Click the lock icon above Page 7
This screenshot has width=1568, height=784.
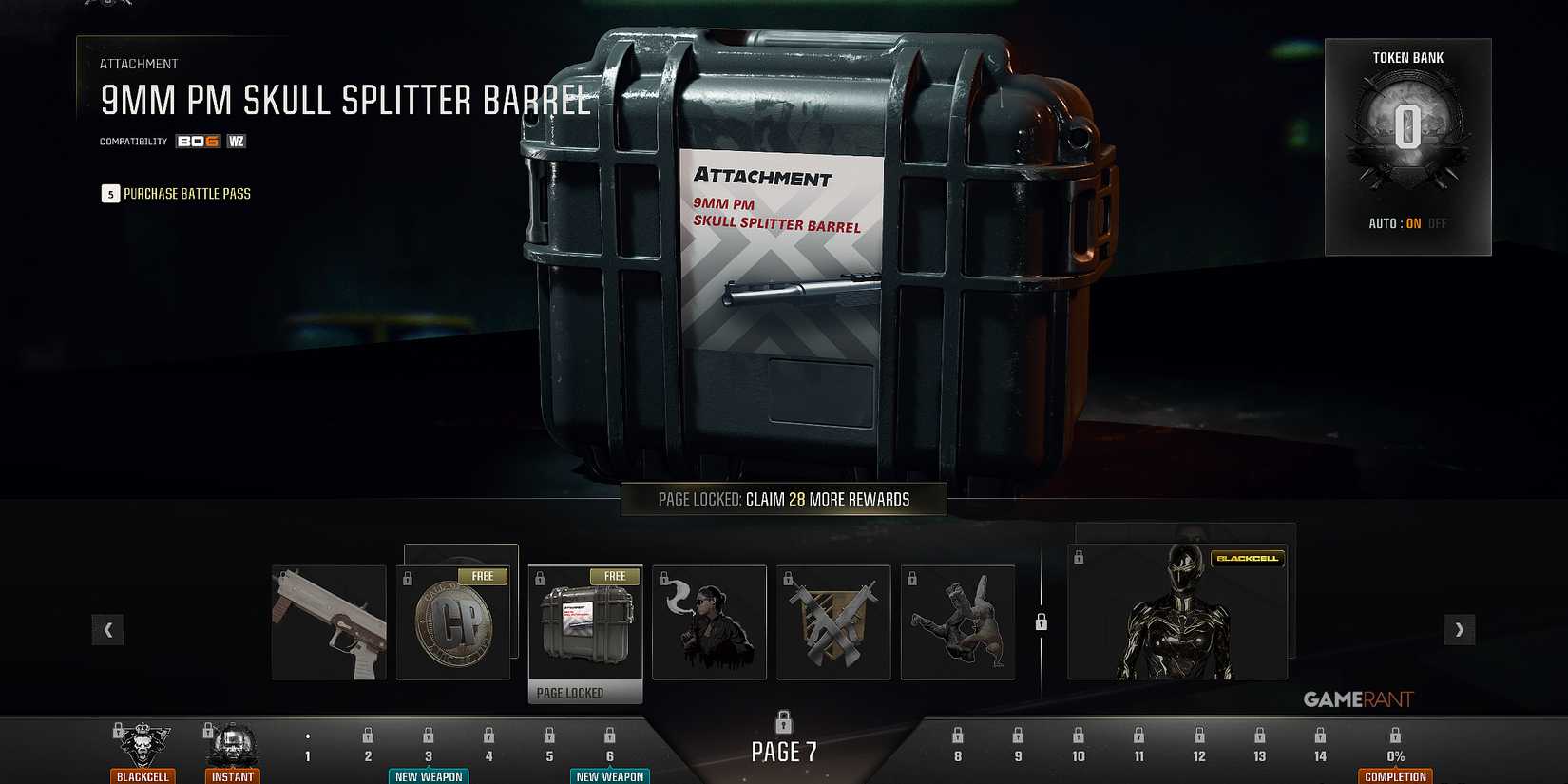click(x=783, y=722)
